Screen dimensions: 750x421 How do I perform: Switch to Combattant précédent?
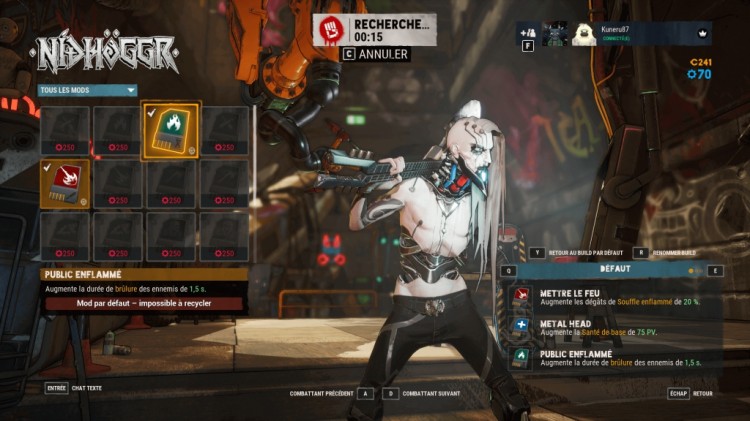coord(330,393)
